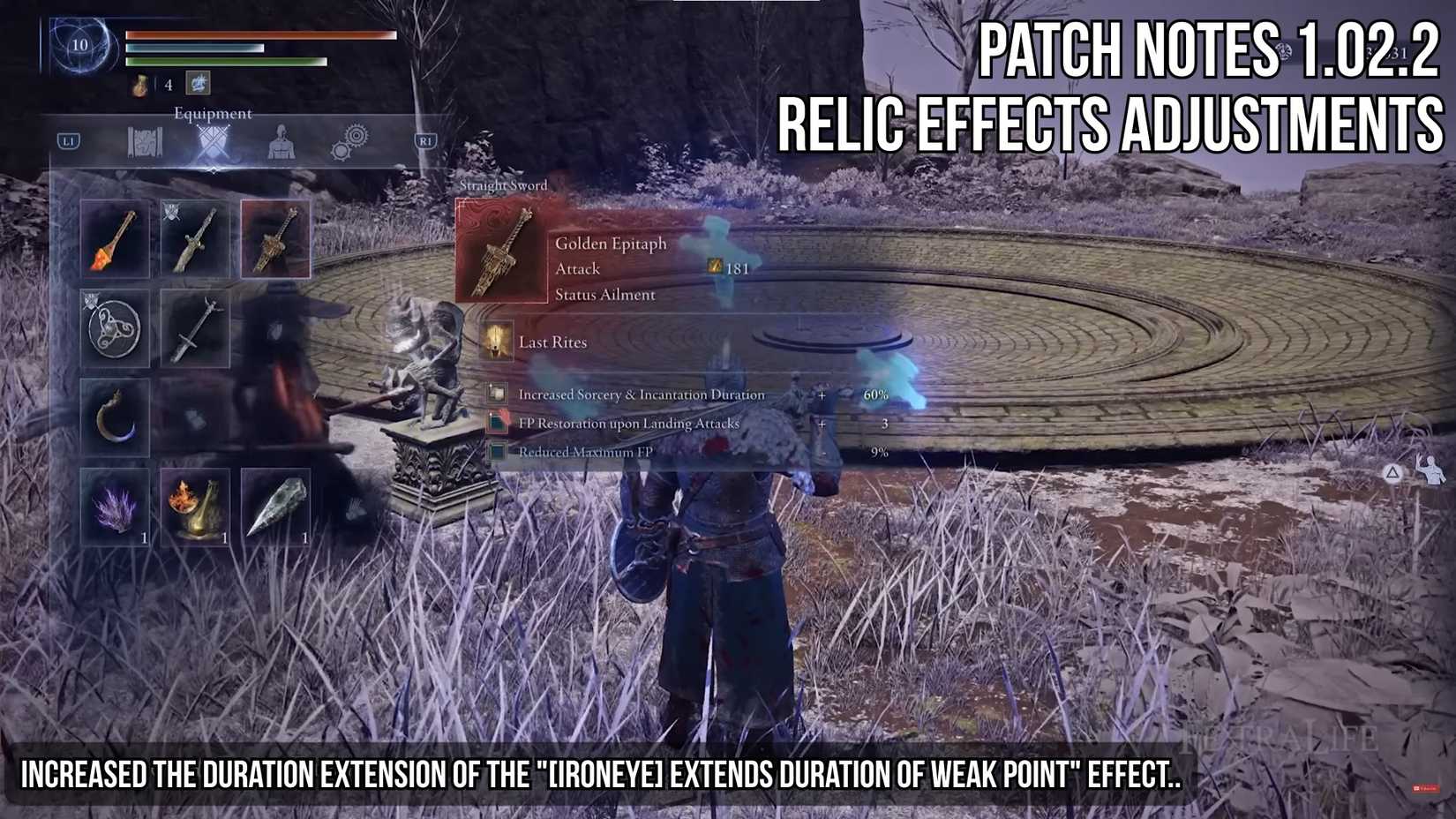This screenshot has height=819, width=1456.
Task: Click the L1 shoulder button prompt
Action: (x=68, y=139)
